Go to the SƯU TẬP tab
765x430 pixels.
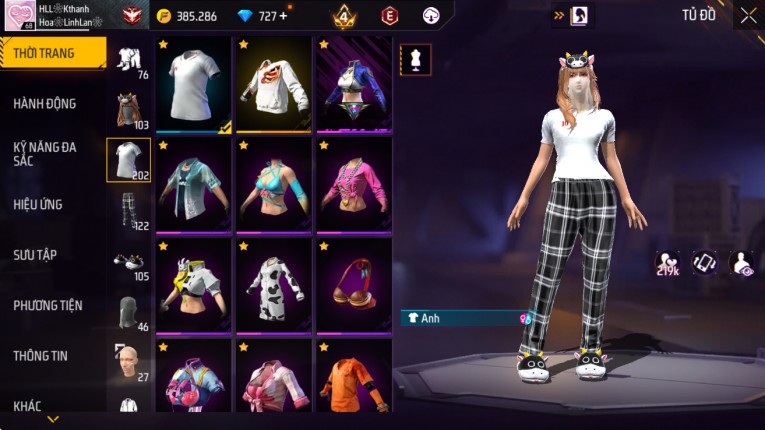click(x=35, y=254)
